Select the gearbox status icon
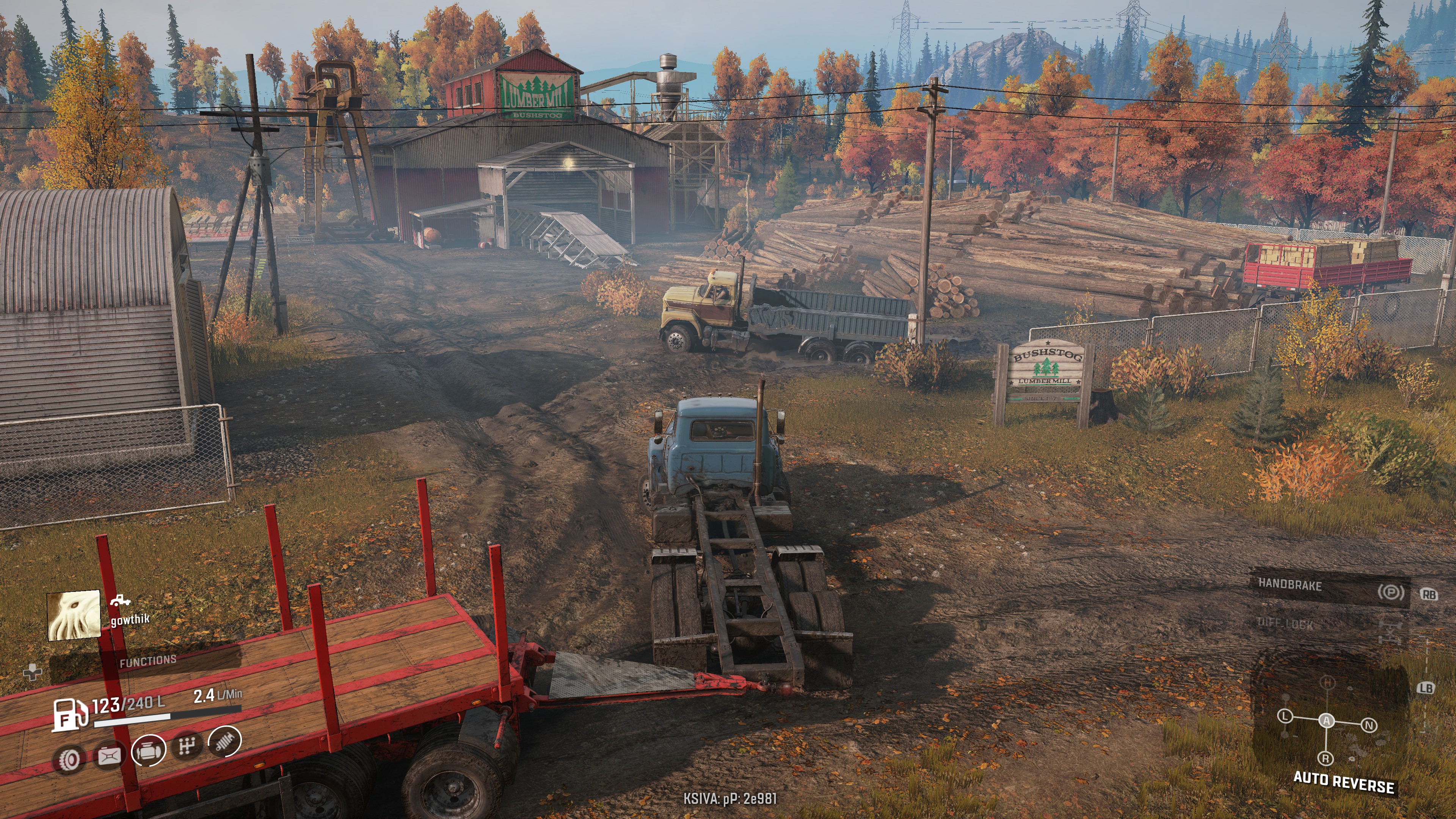Screen dimensions: 1456x819 (x=187, y=747)
